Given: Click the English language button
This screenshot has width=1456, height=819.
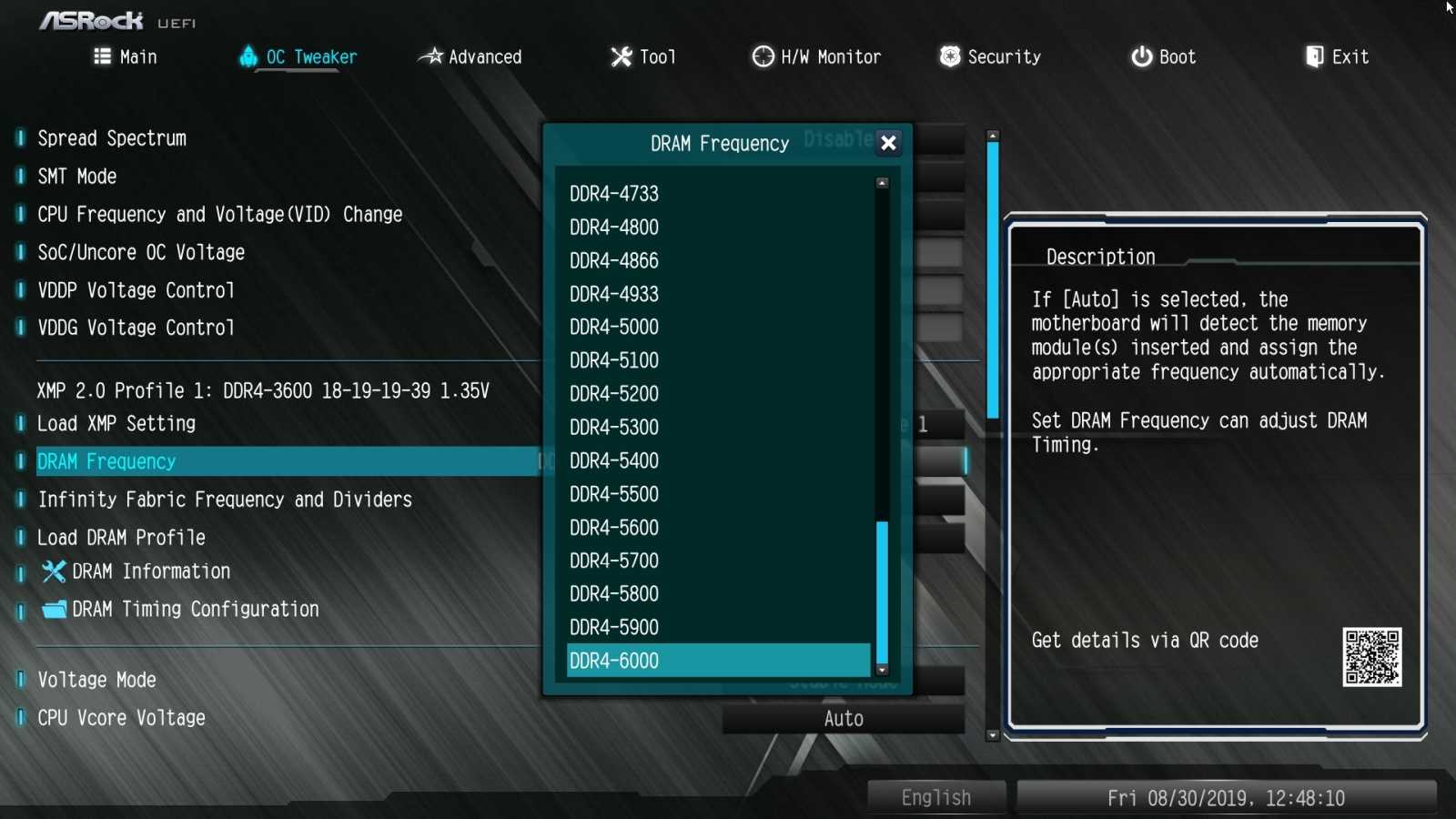Looking at the screenshot, I should coord(936,798).
